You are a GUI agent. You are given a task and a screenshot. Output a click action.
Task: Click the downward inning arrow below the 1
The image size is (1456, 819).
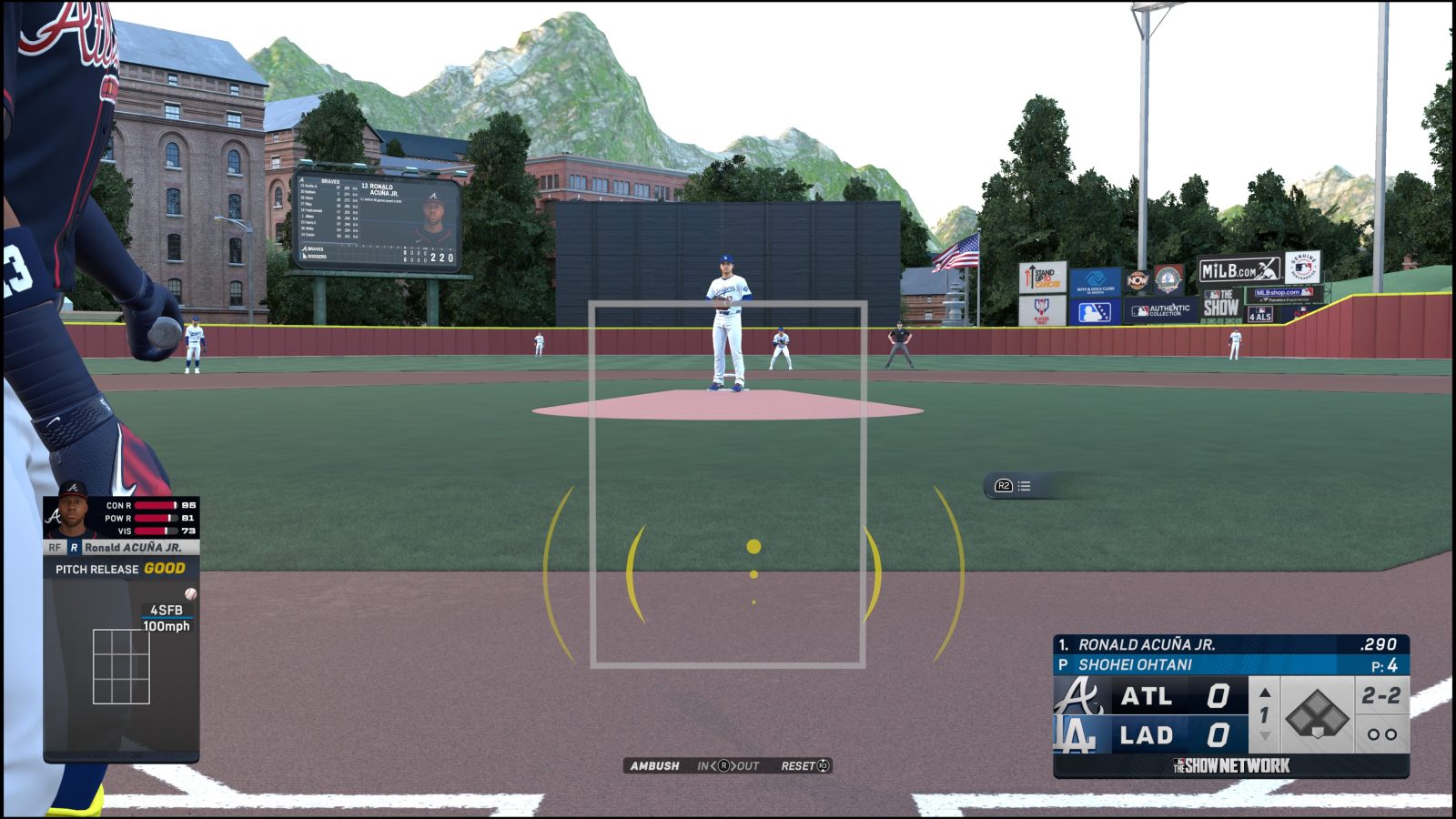(x=1264, y=735)
